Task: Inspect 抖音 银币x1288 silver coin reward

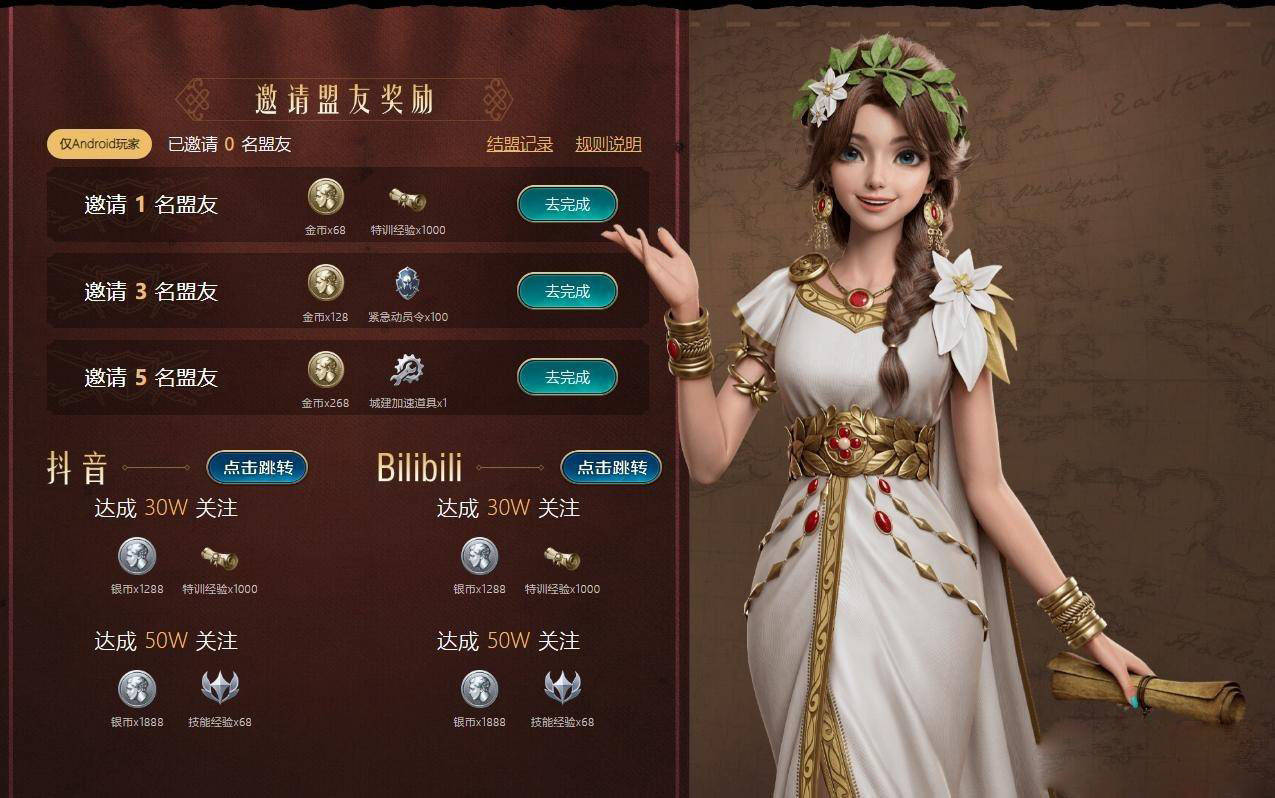Action: [x=137, y=556]
